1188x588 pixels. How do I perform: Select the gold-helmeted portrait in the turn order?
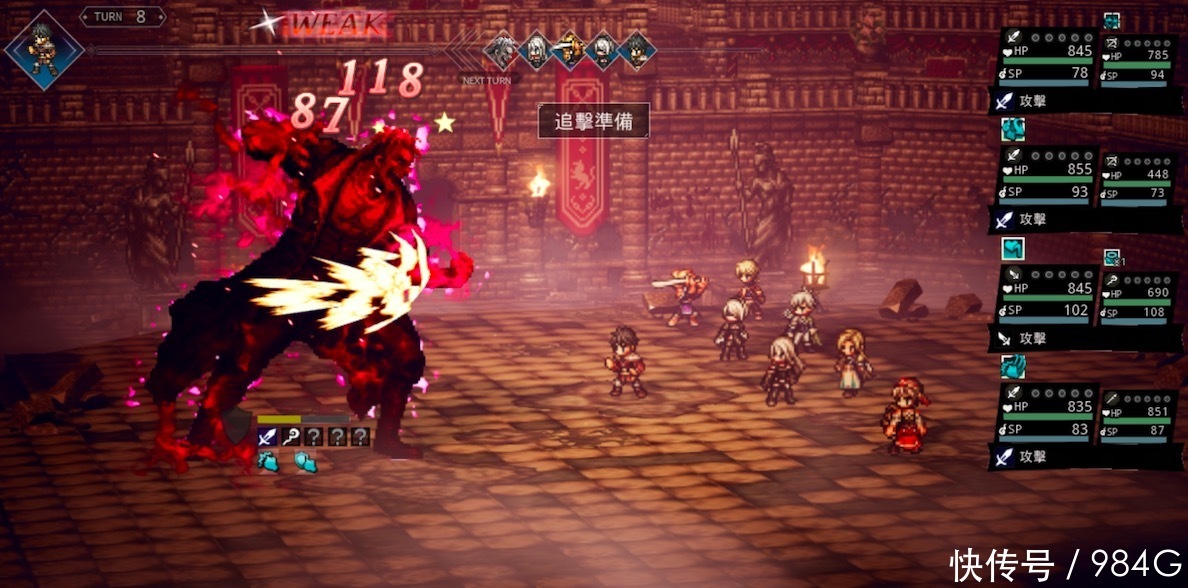(569, 50)
